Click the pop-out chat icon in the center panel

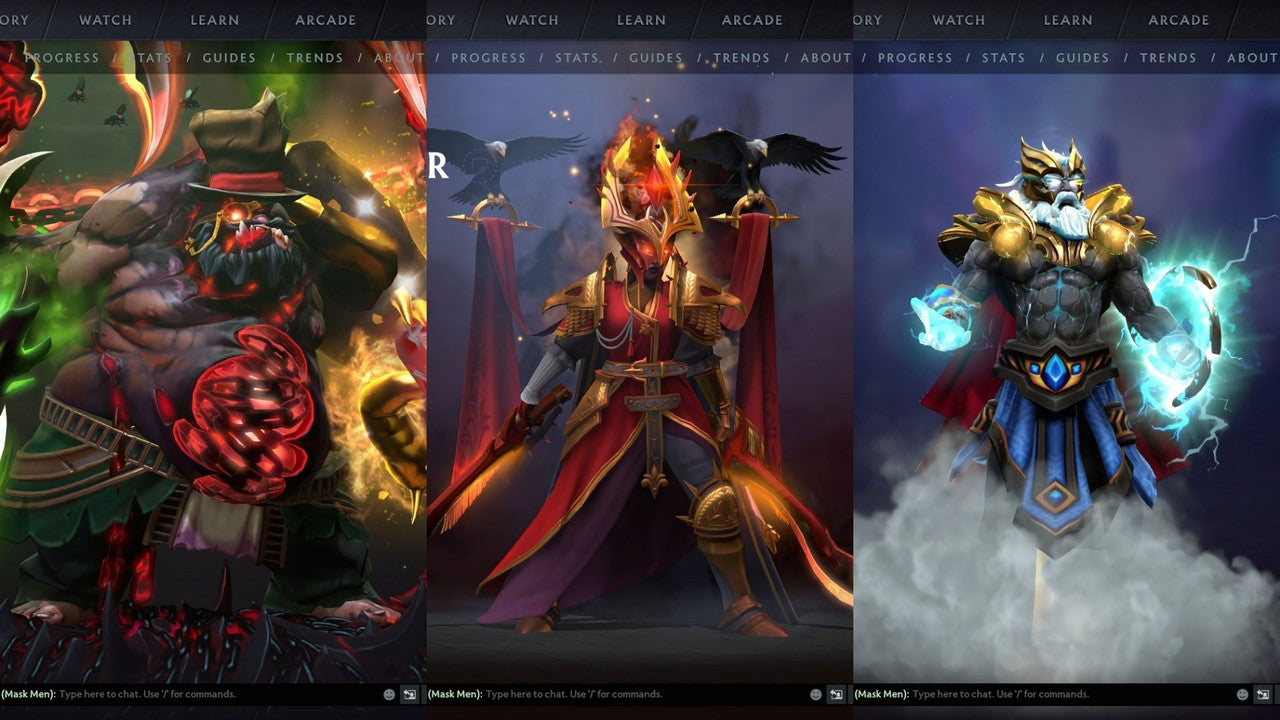pos(835,693)
